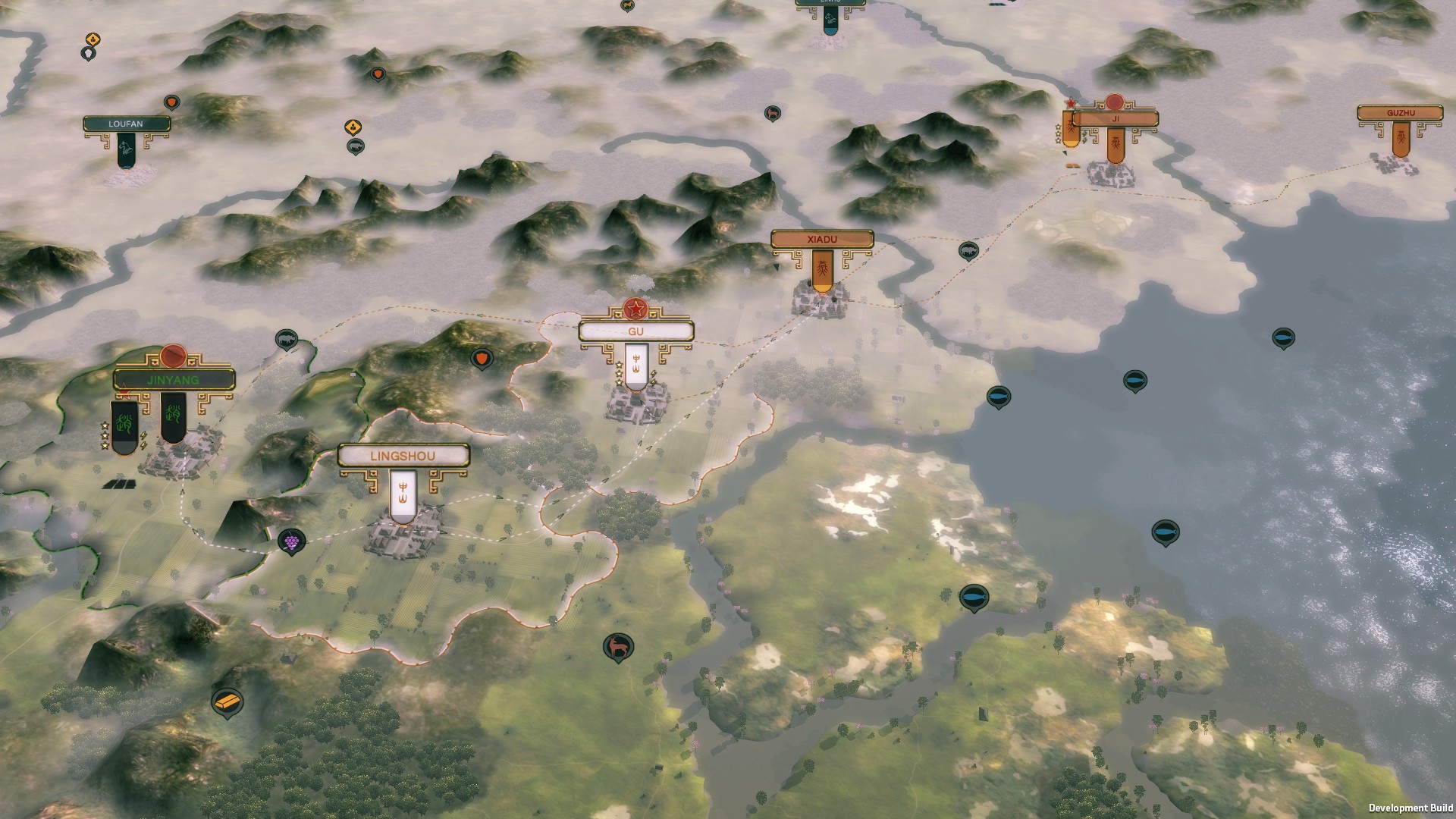The width and height of the screenshot is (1456, 819).
Task: Click the orange clan emblem flag under Xiadu
Action: pyautogui.click(x=824, y=269)
